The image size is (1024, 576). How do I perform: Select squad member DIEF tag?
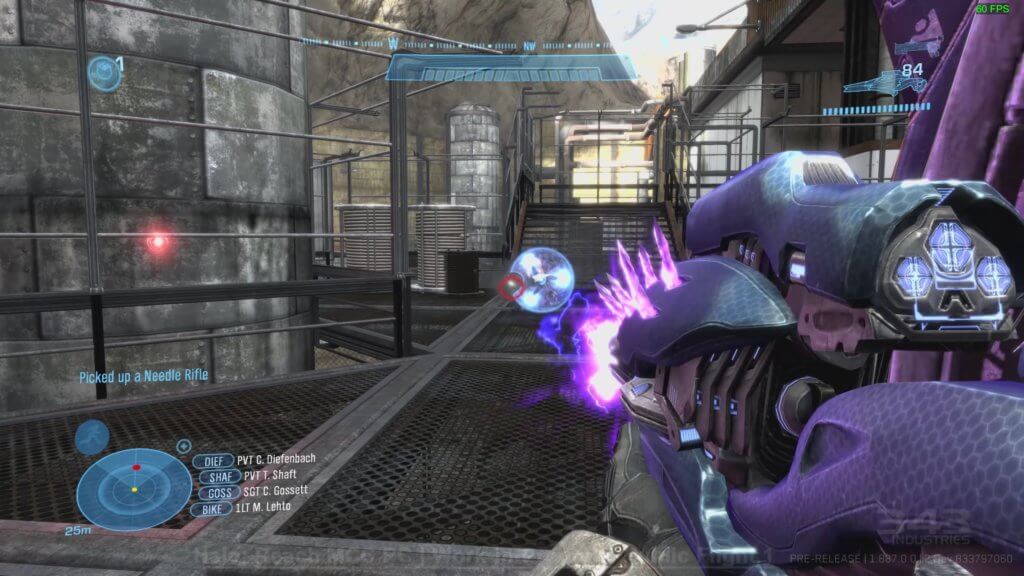(x=212, y=460)
